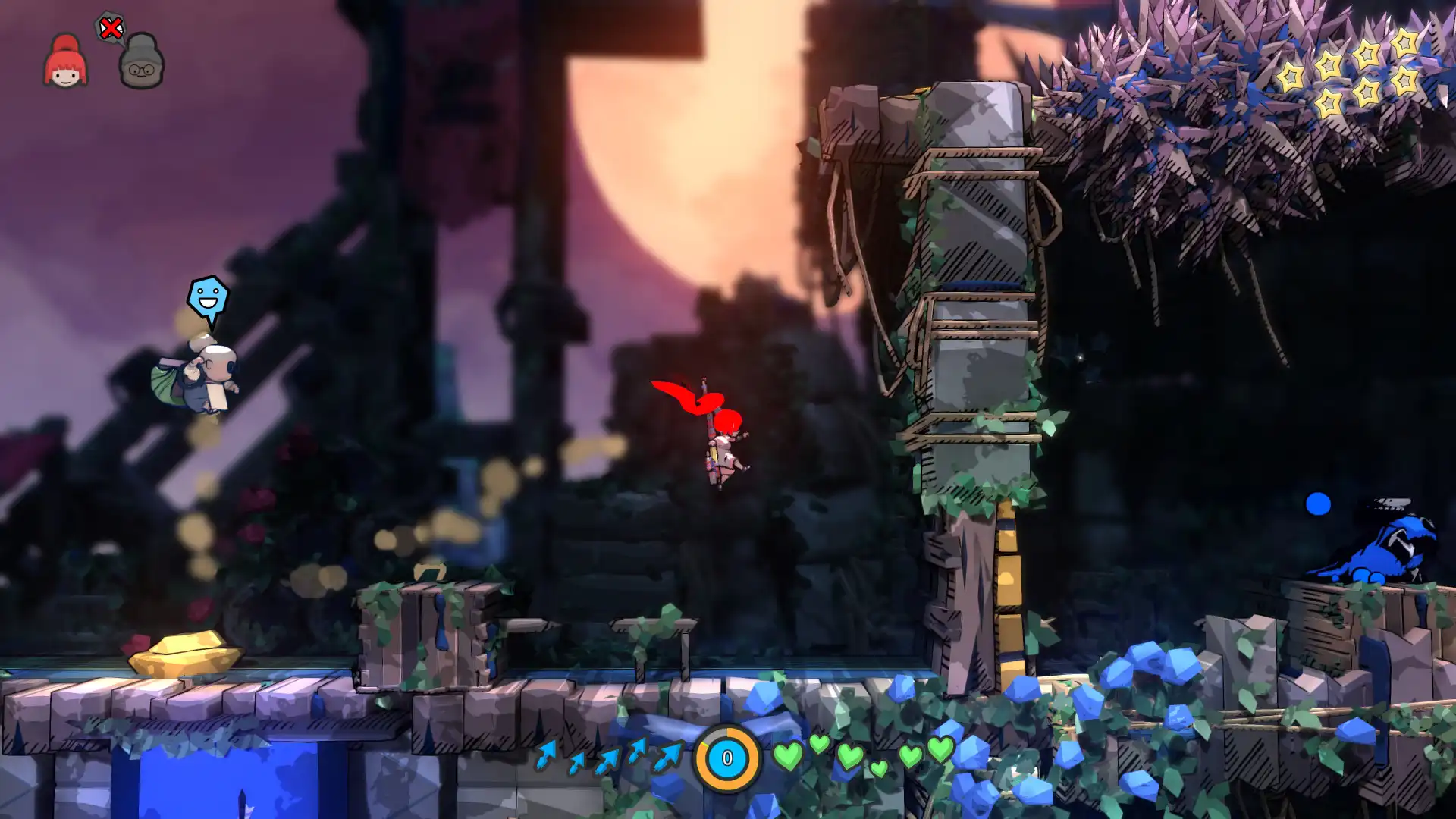This screenshot has width=1456, height=819.
Task: Click the first blue arrow ammo icon
Action: 546,756
